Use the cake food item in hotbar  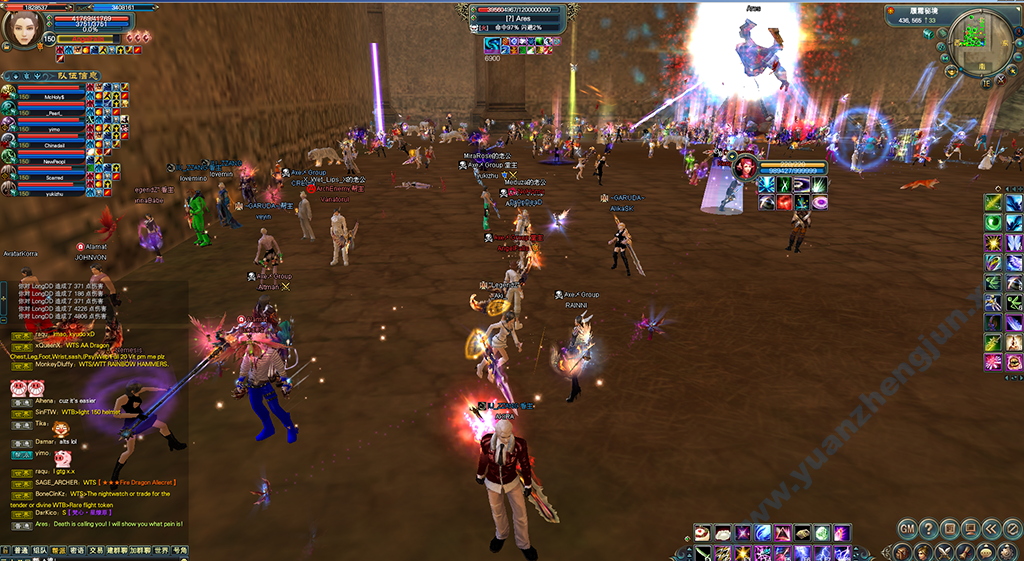(x=703, y=533)
